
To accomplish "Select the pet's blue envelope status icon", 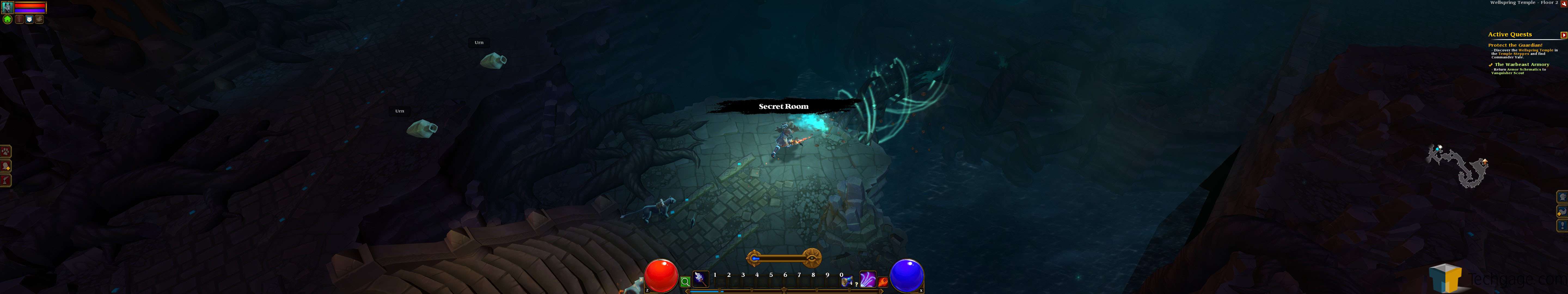I will [x=29, y=20].
